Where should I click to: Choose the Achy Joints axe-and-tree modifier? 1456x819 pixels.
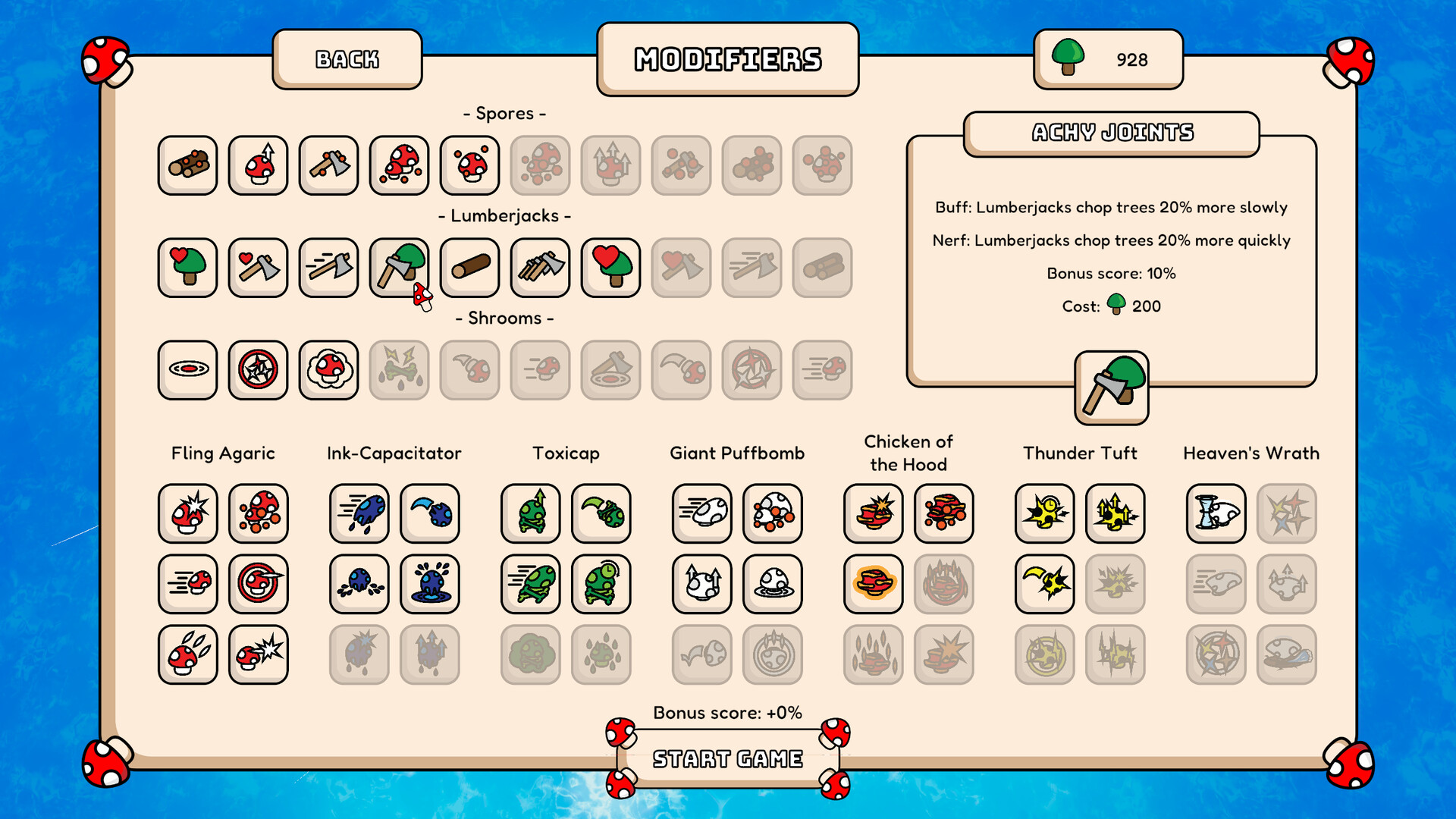tap(399, 268)
